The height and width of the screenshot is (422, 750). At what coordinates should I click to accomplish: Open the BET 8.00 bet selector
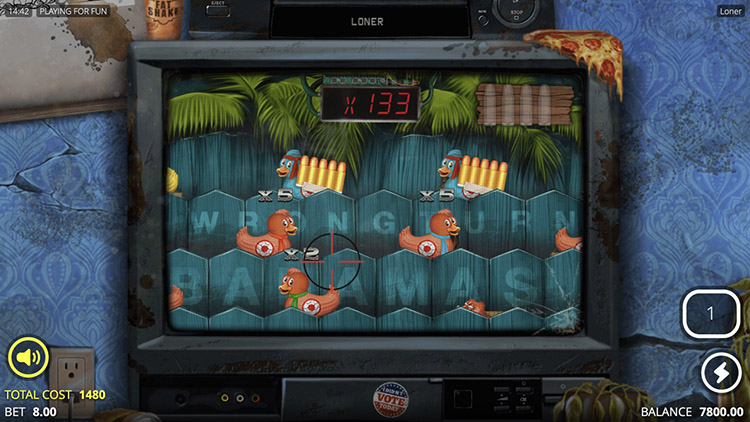(31, 411)
